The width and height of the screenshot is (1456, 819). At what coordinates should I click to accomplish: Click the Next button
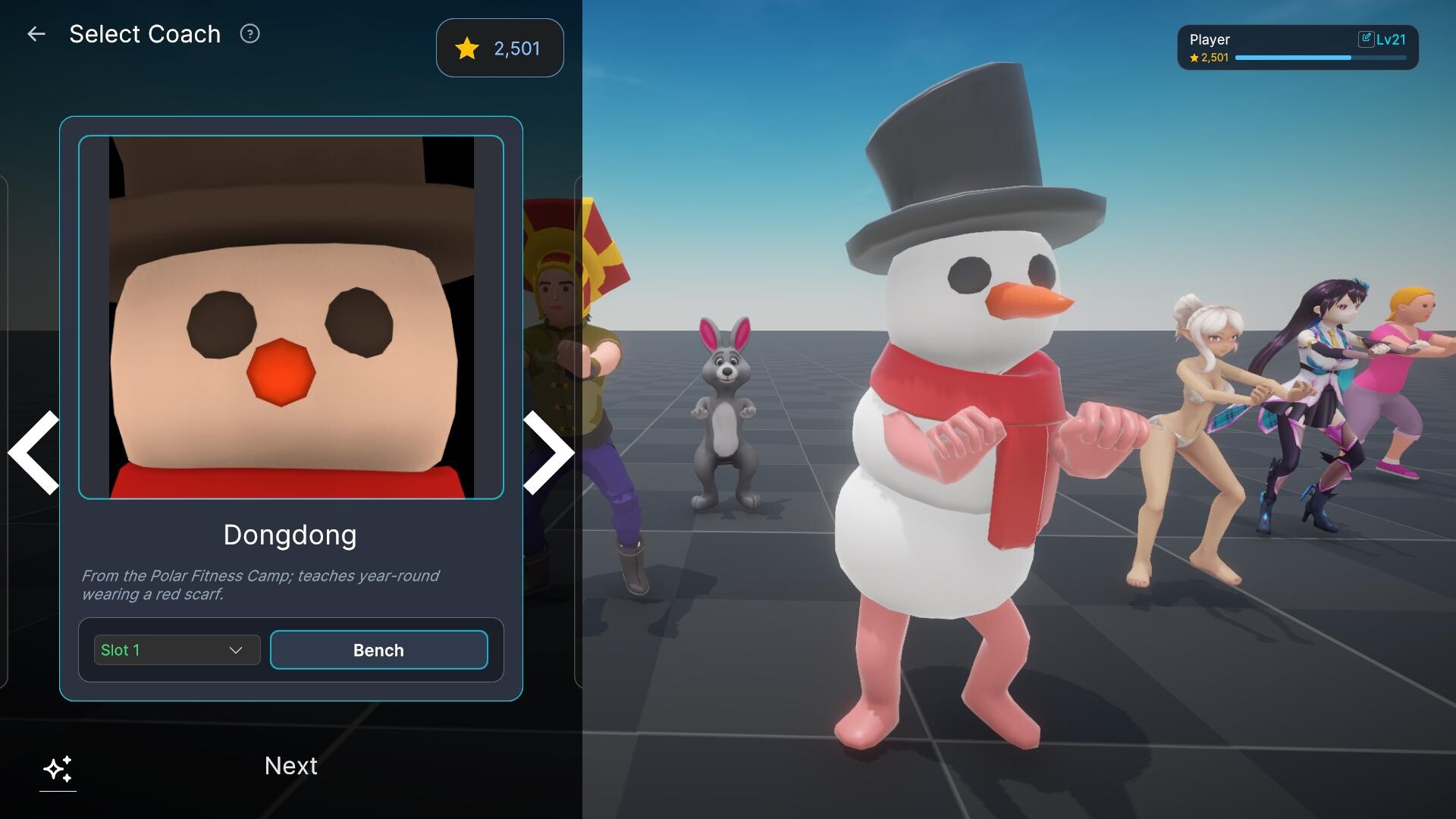(290, 766)
